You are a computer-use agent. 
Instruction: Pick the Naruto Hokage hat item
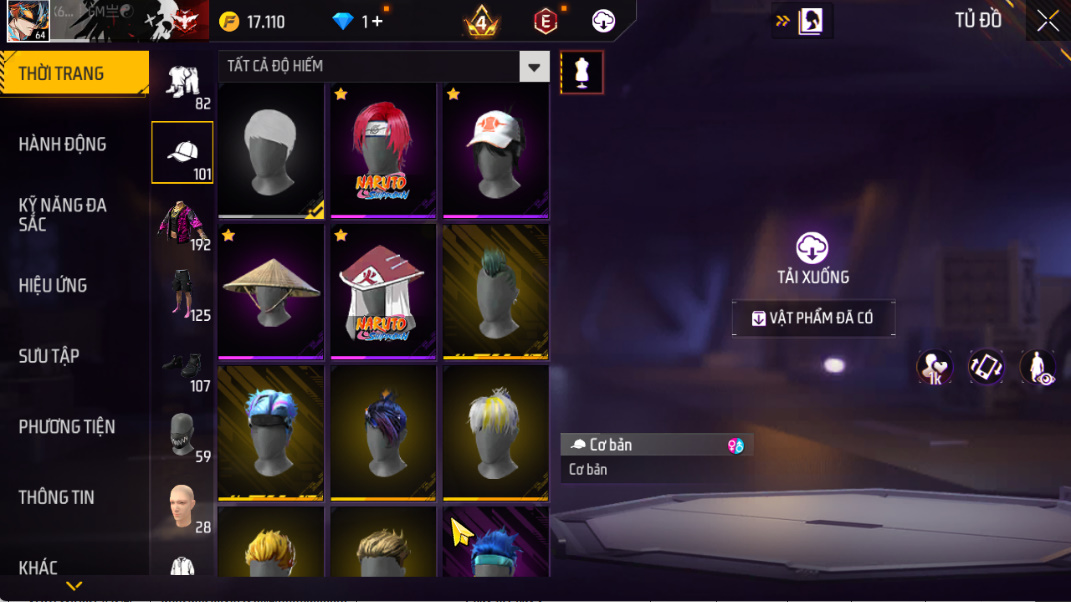383,291
